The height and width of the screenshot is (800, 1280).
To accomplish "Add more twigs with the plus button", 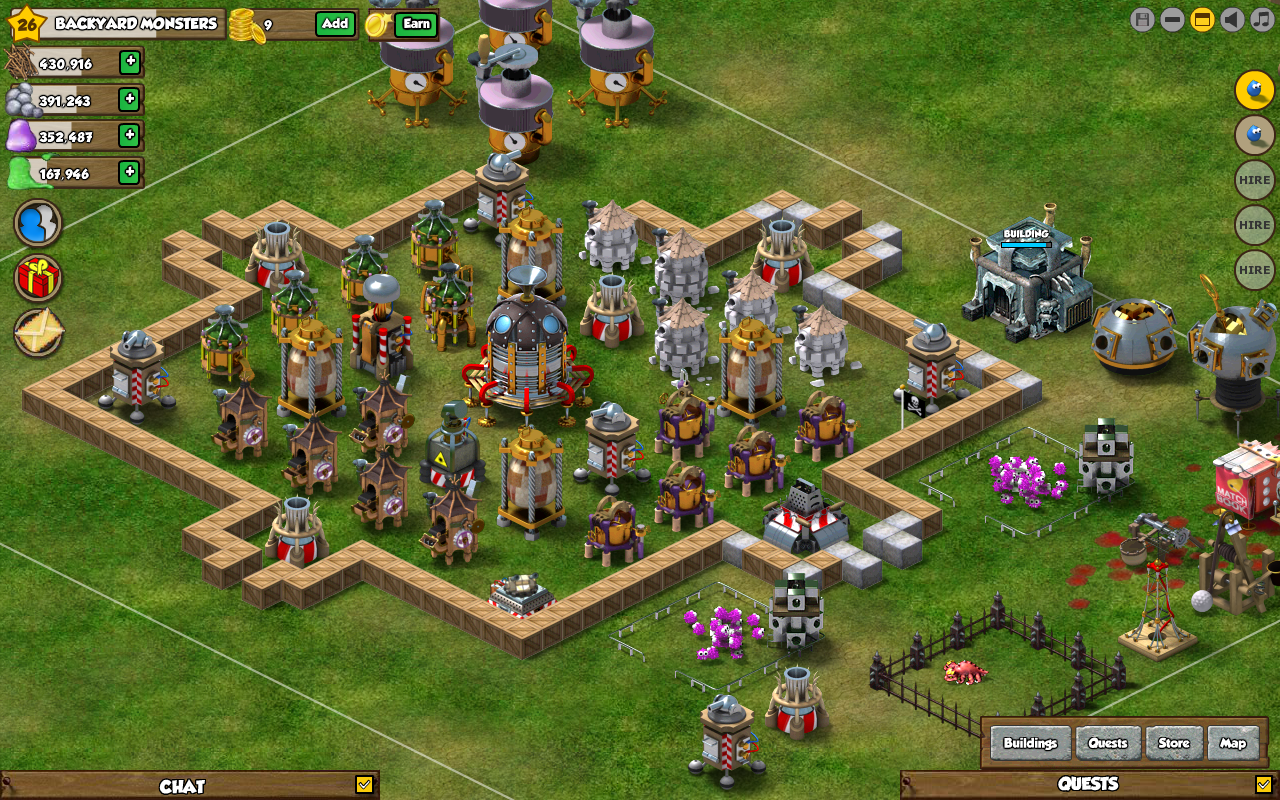I will [x=130, y=62].
